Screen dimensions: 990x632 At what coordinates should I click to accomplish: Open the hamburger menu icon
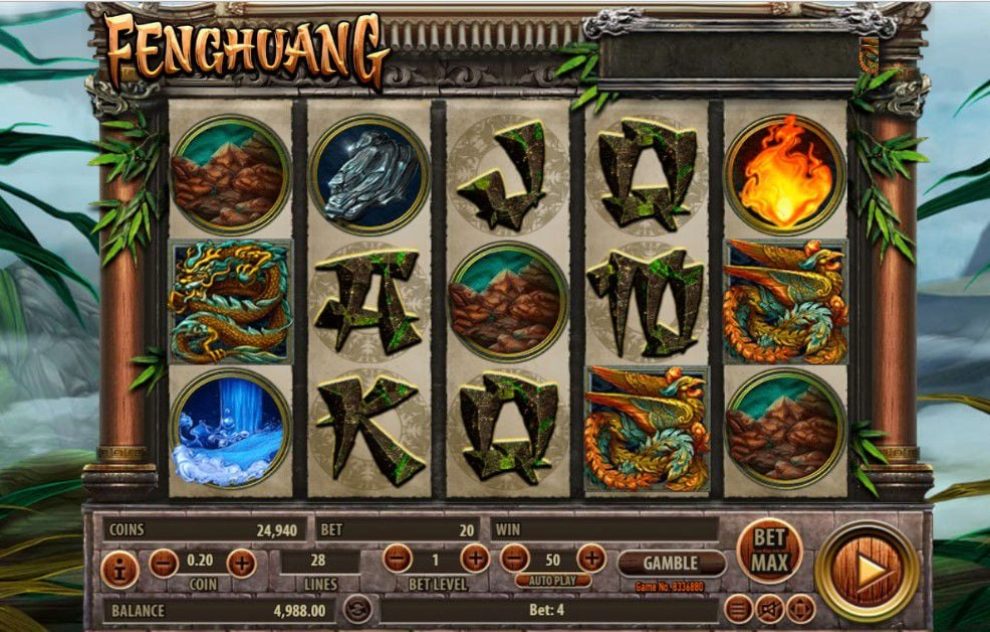[738, 608]
